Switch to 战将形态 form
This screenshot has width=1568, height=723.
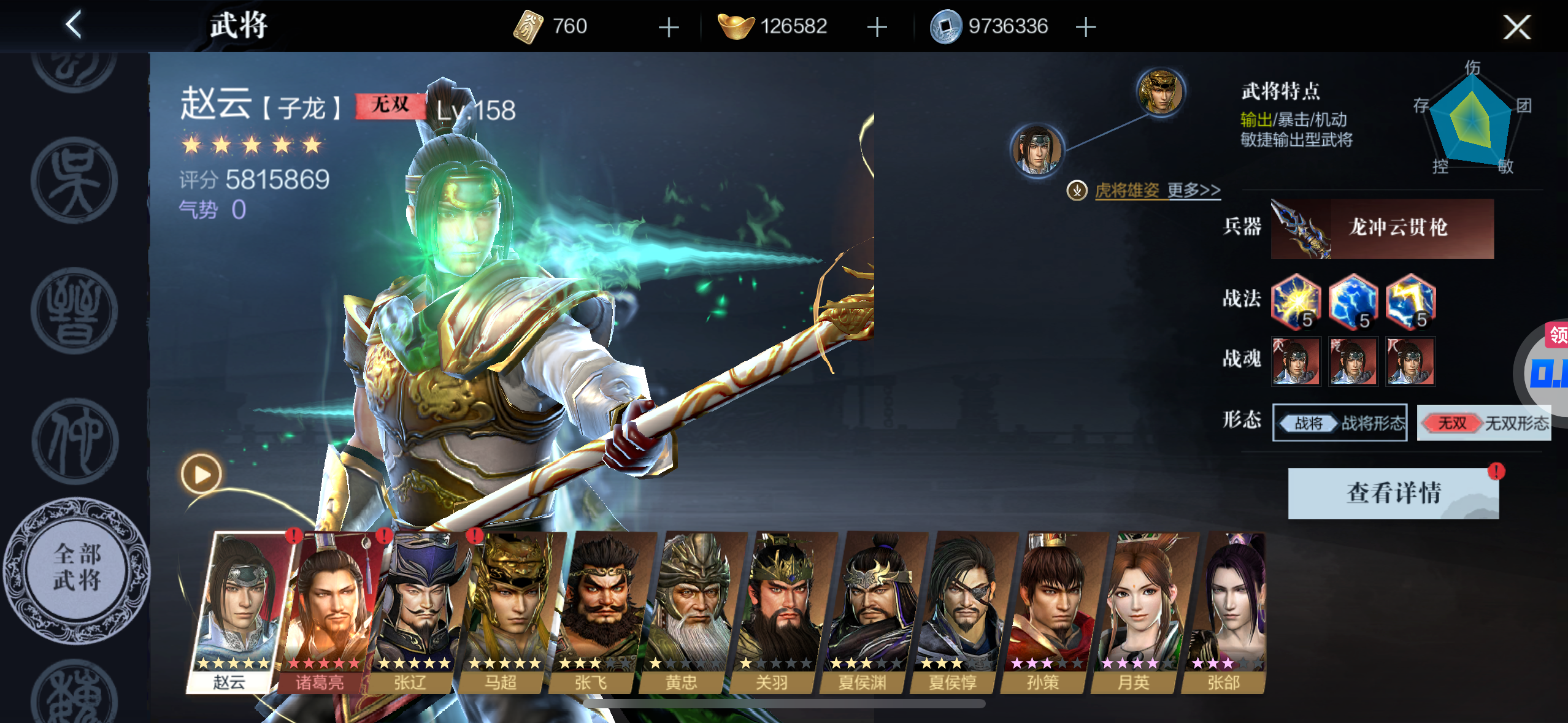click(x=1340, y=423)
